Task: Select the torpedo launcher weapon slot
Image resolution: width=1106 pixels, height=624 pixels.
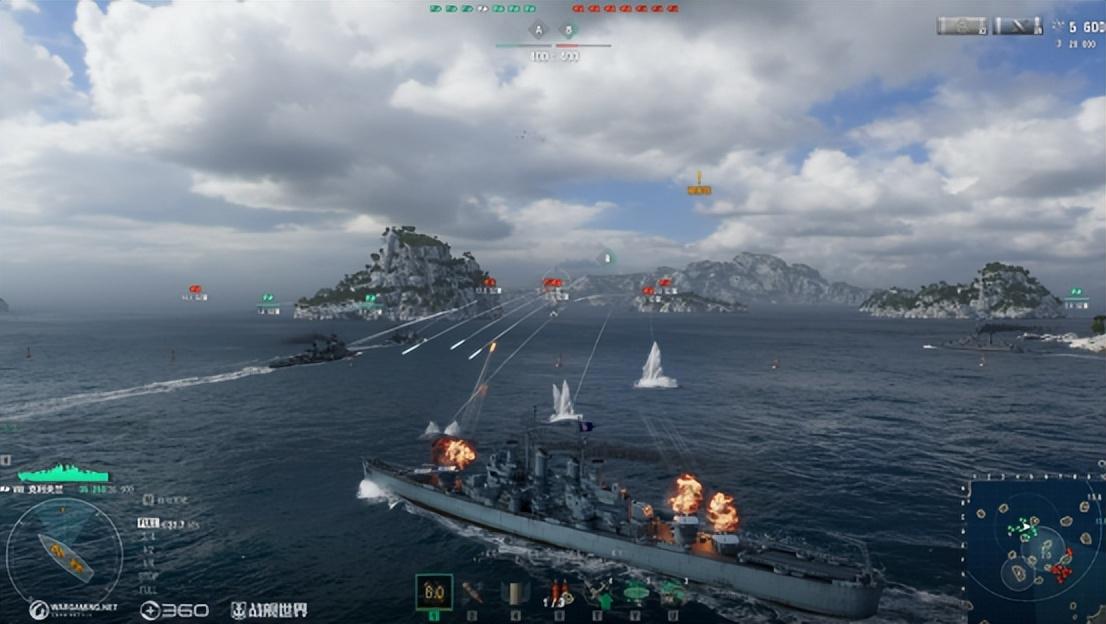Action: (514, 592)
